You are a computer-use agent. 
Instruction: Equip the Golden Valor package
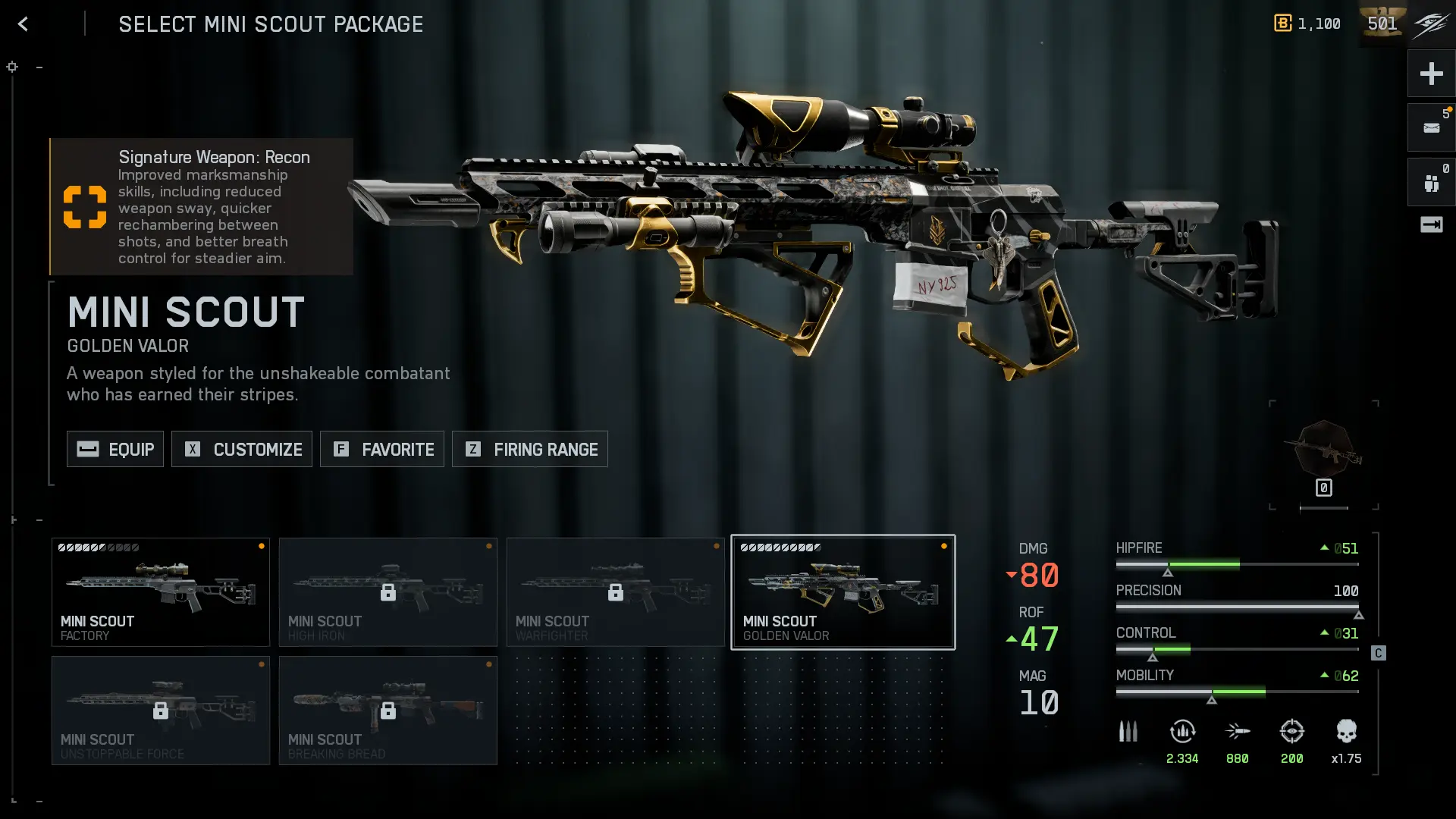click(115, 449)
